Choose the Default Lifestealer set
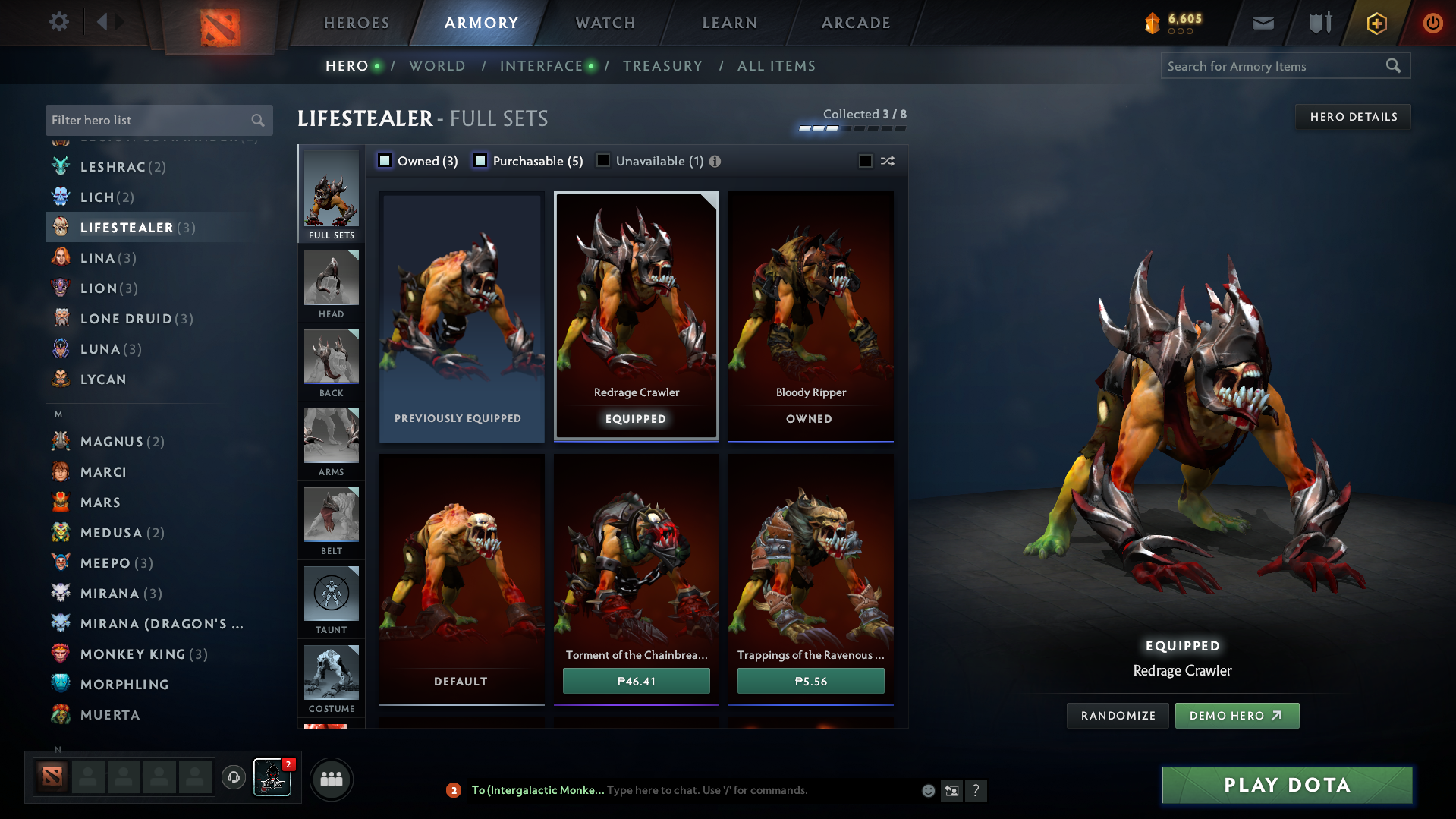The image size is (1456, 819). (461, 578)
